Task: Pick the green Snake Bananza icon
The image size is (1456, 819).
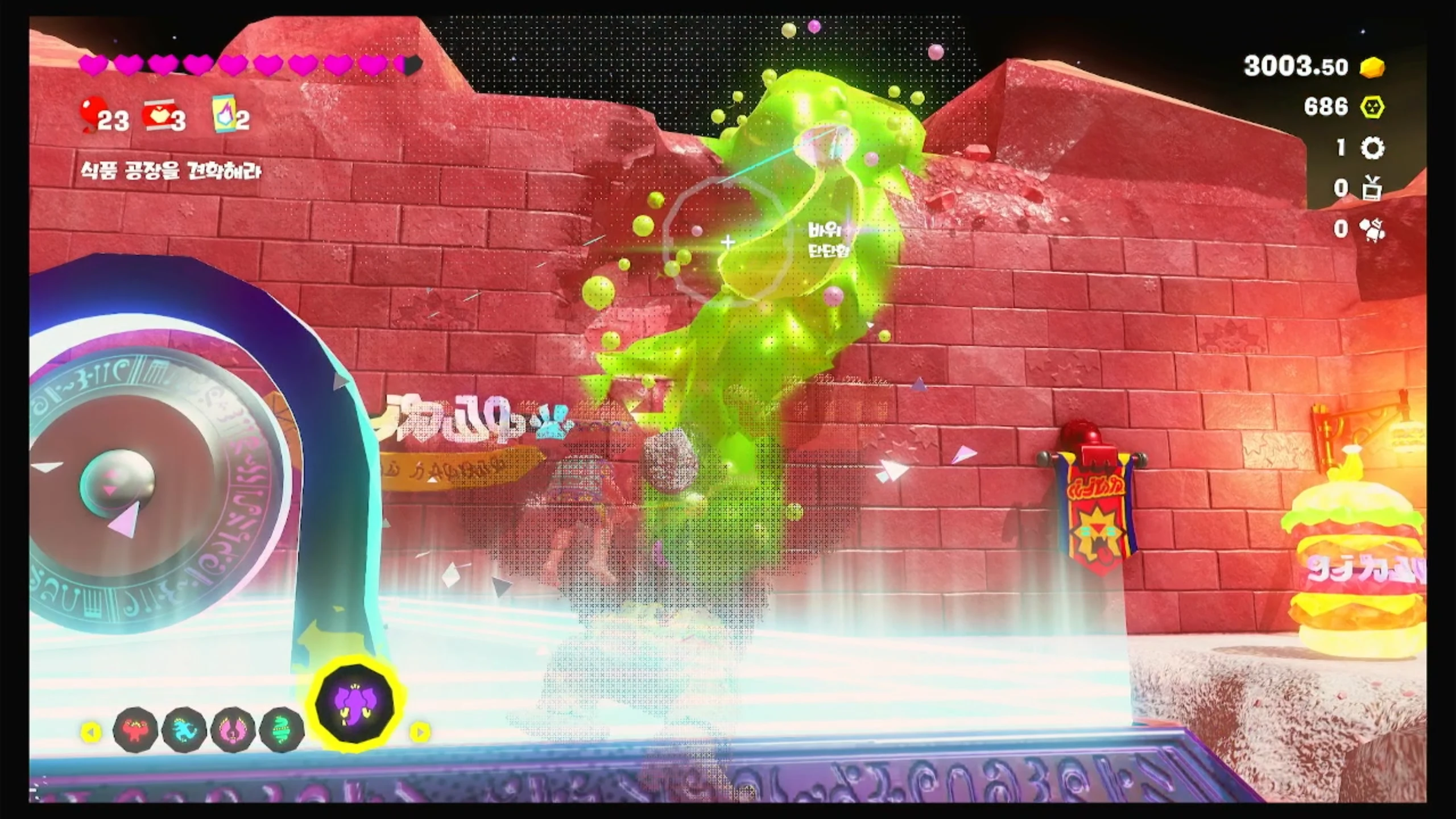Action: tap(282, 729)
